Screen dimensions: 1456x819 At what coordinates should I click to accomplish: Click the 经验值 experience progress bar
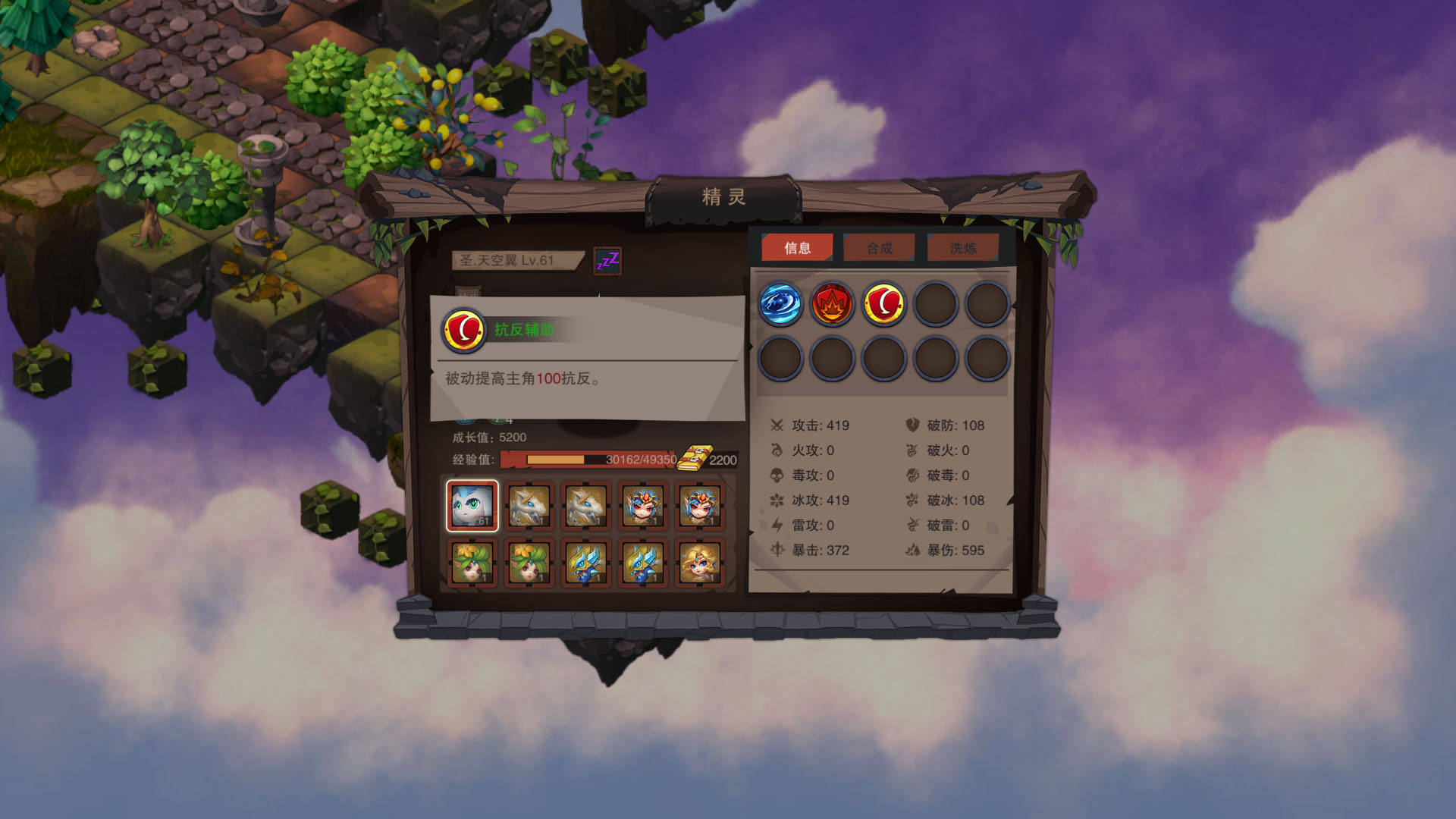584,459
